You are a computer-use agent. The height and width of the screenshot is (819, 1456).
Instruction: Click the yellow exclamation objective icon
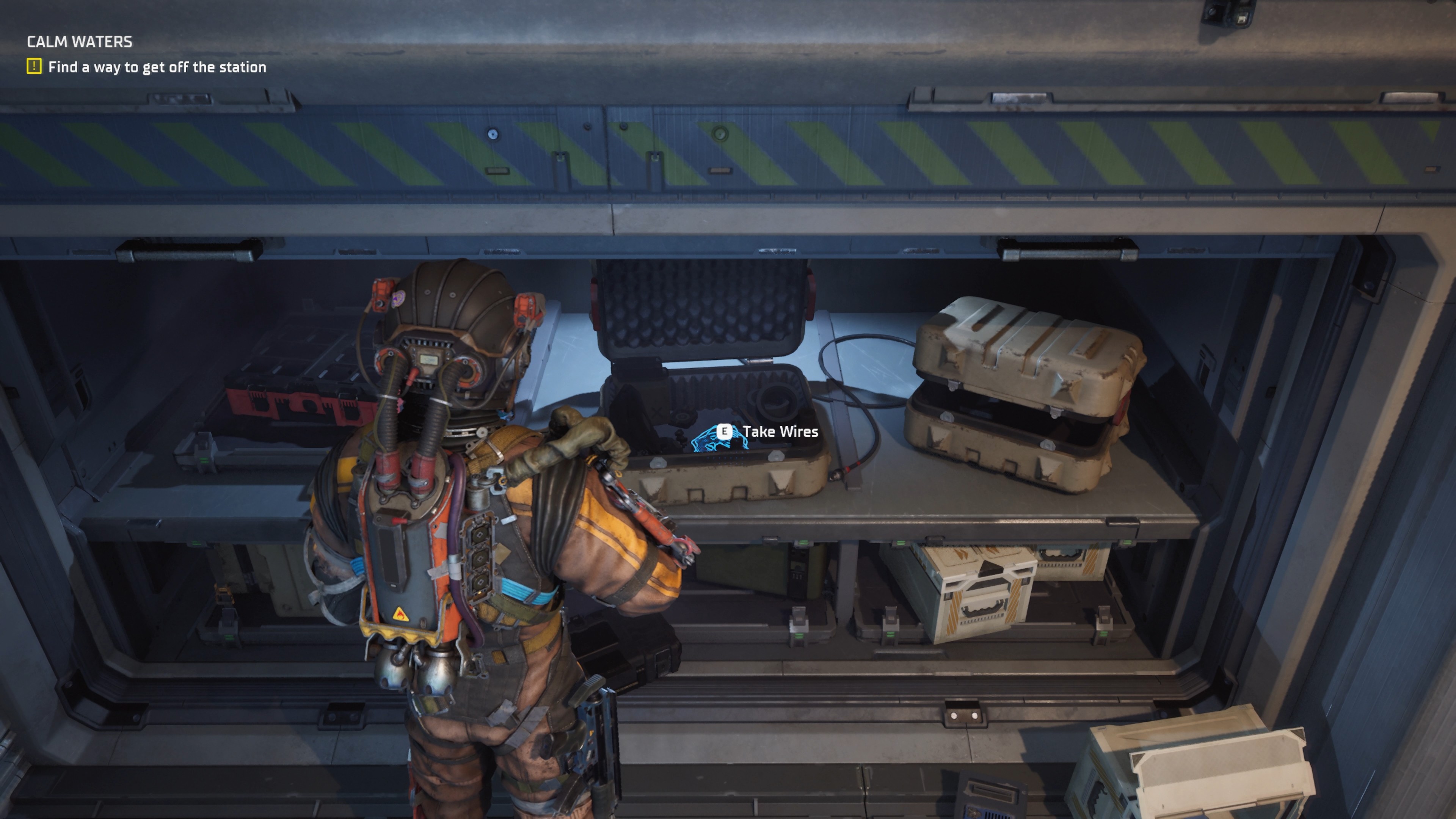tap(34, 67)
